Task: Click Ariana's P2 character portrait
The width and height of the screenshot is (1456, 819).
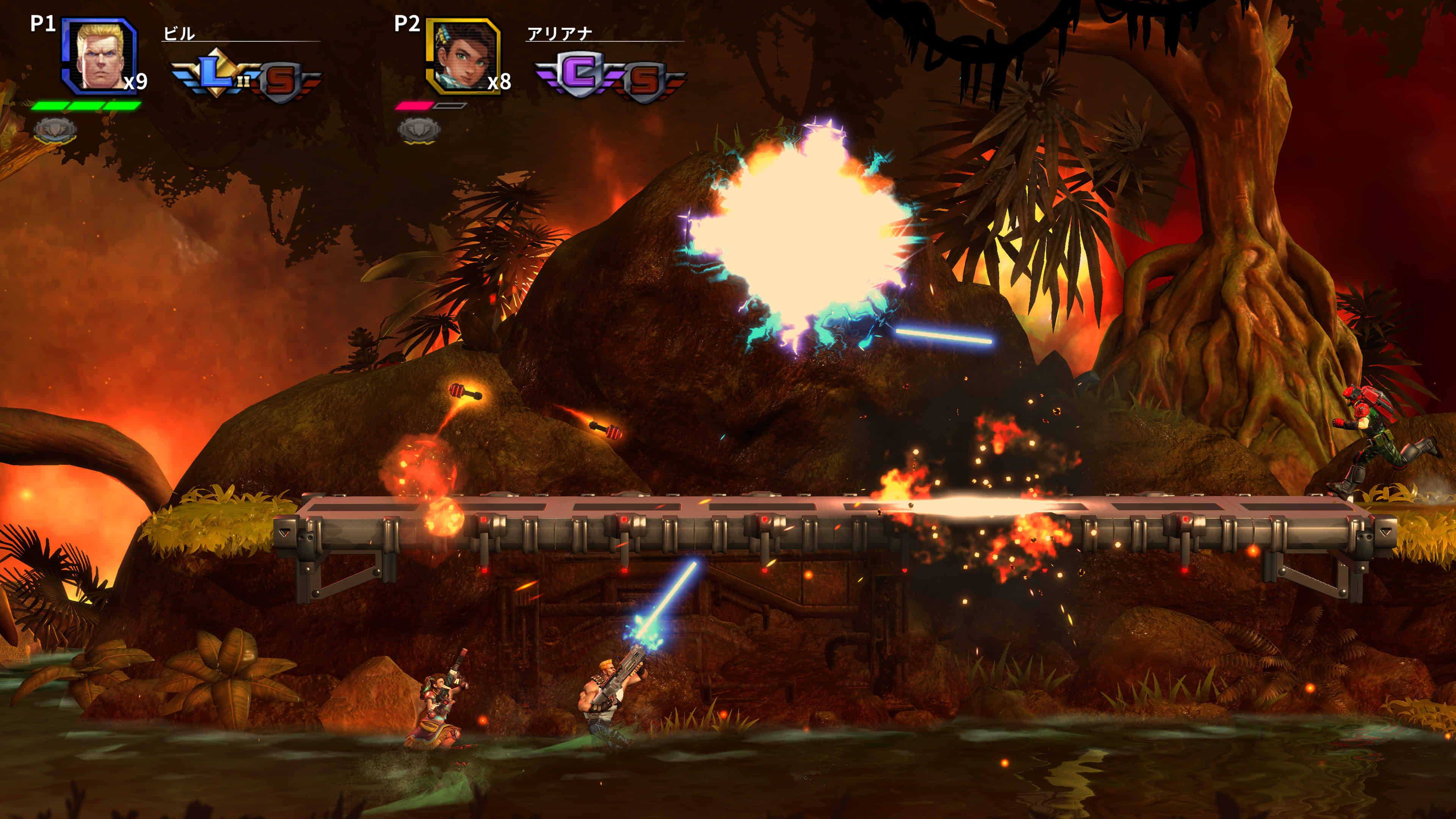Action: pos(463,55)
